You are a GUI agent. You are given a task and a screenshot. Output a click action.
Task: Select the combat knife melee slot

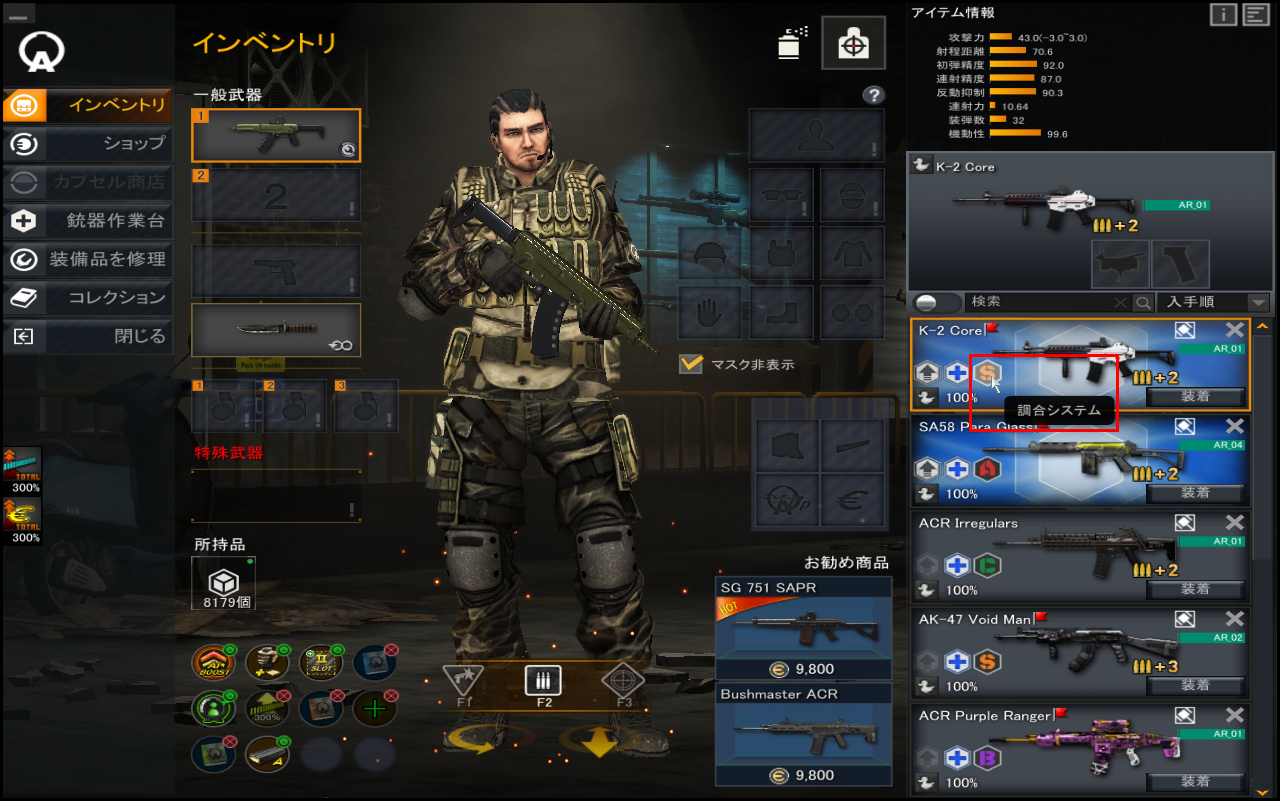coord(276,330)
